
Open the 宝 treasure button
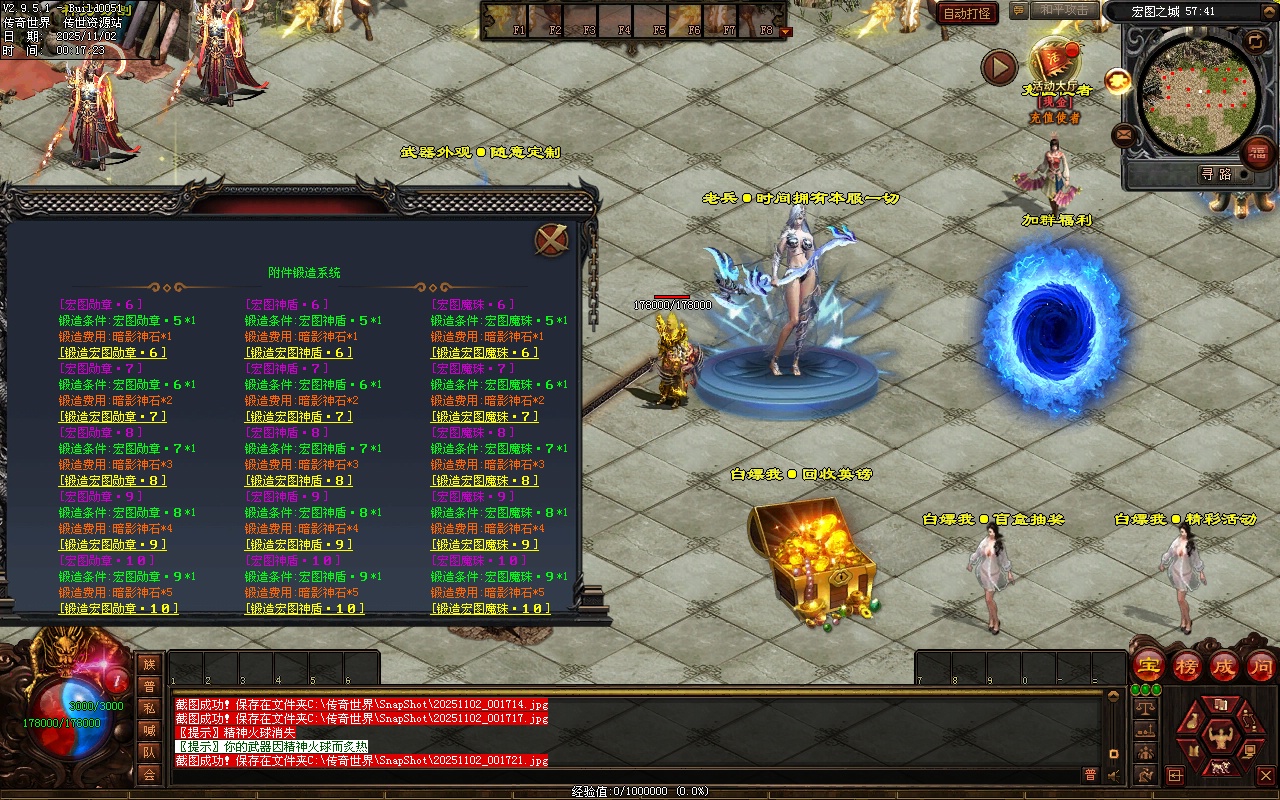point(1149,665)
